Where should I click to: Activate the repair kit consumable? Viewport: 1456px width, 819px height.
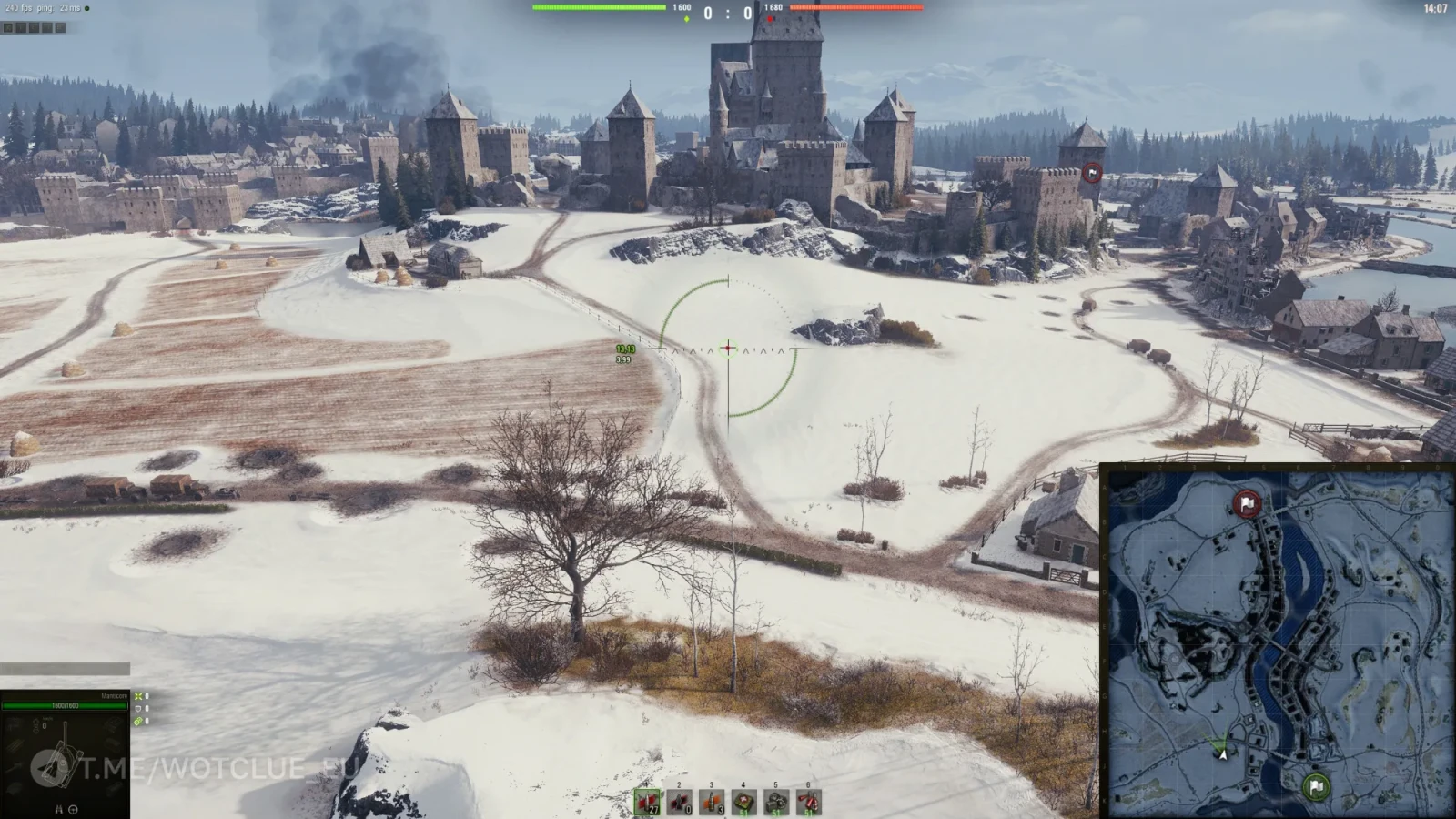[776, 802]
